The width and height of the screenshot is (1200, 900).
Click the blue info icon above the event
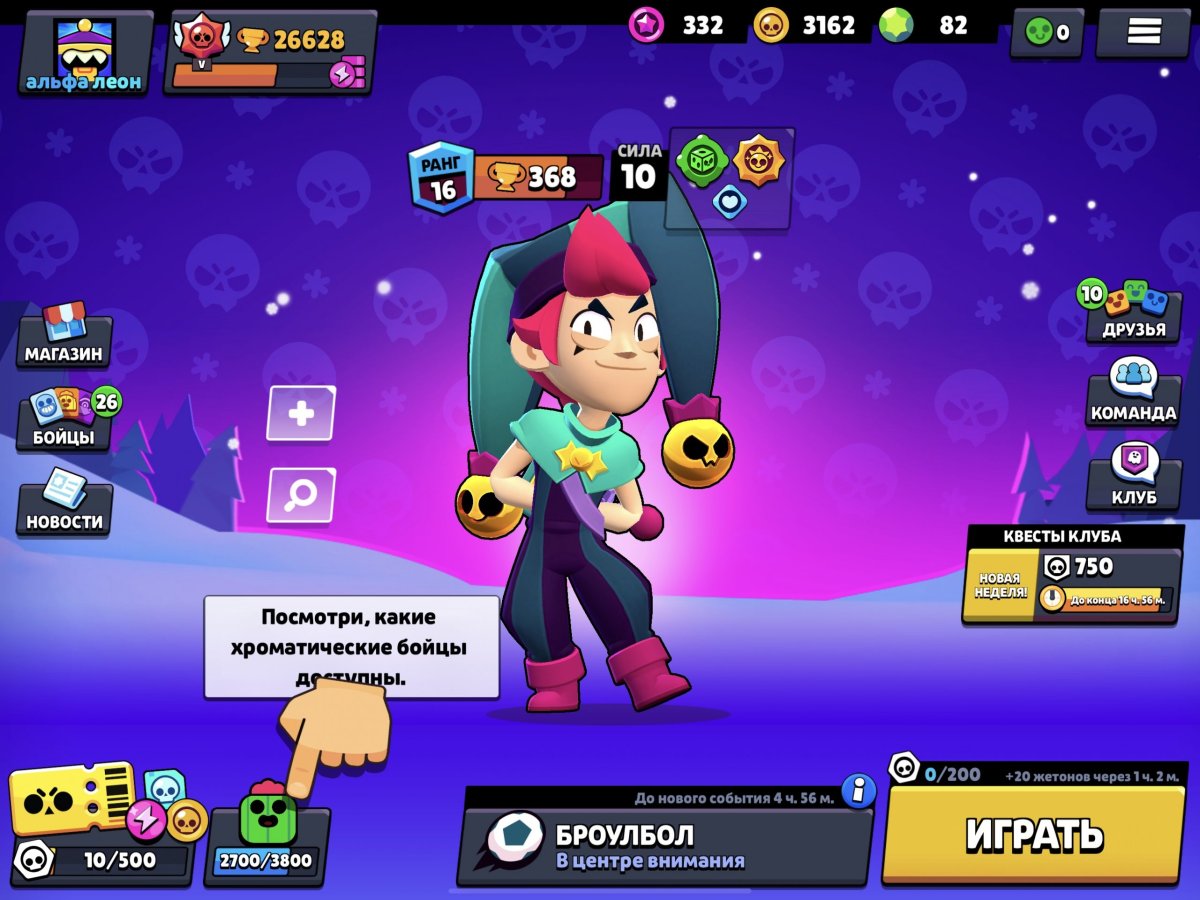pos(858,790)
